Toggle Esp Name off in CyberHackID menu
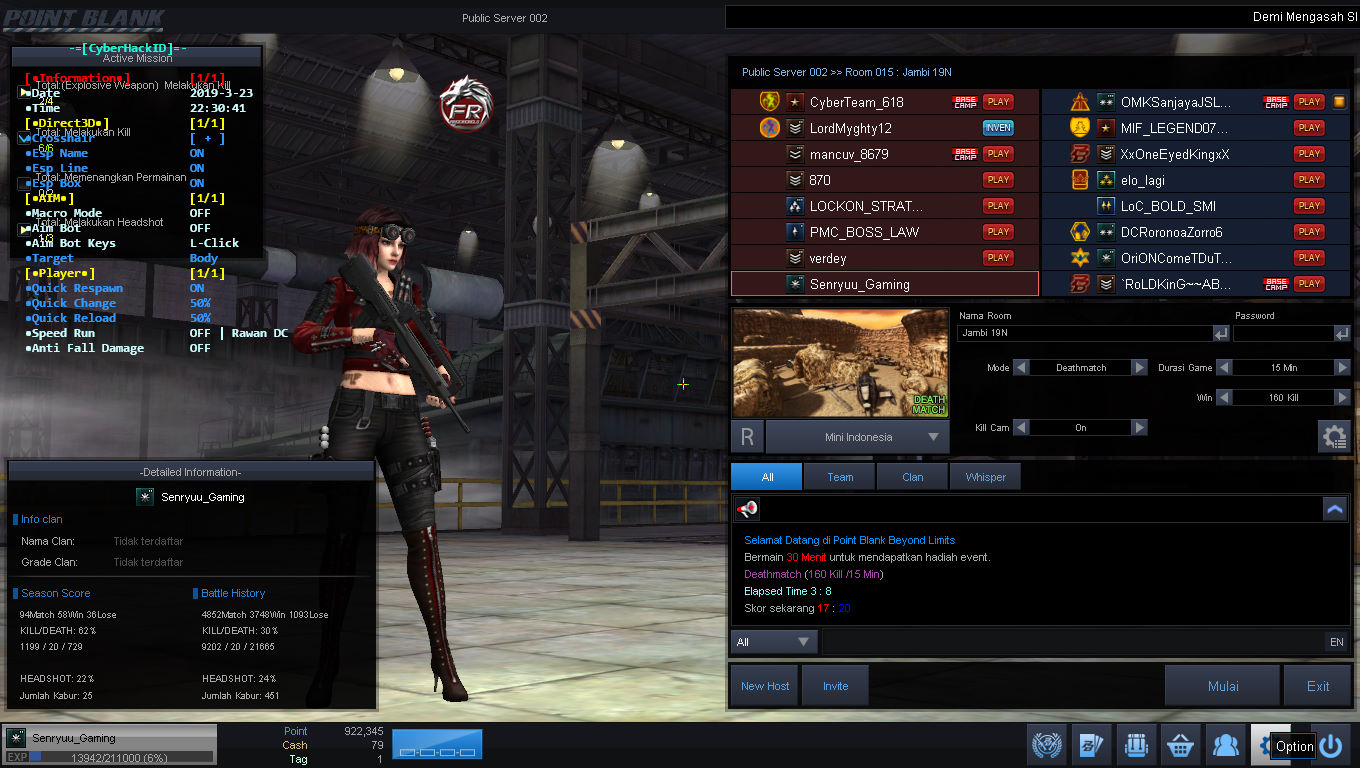Viewport: 1360px width, 768px height. [196, 153]
